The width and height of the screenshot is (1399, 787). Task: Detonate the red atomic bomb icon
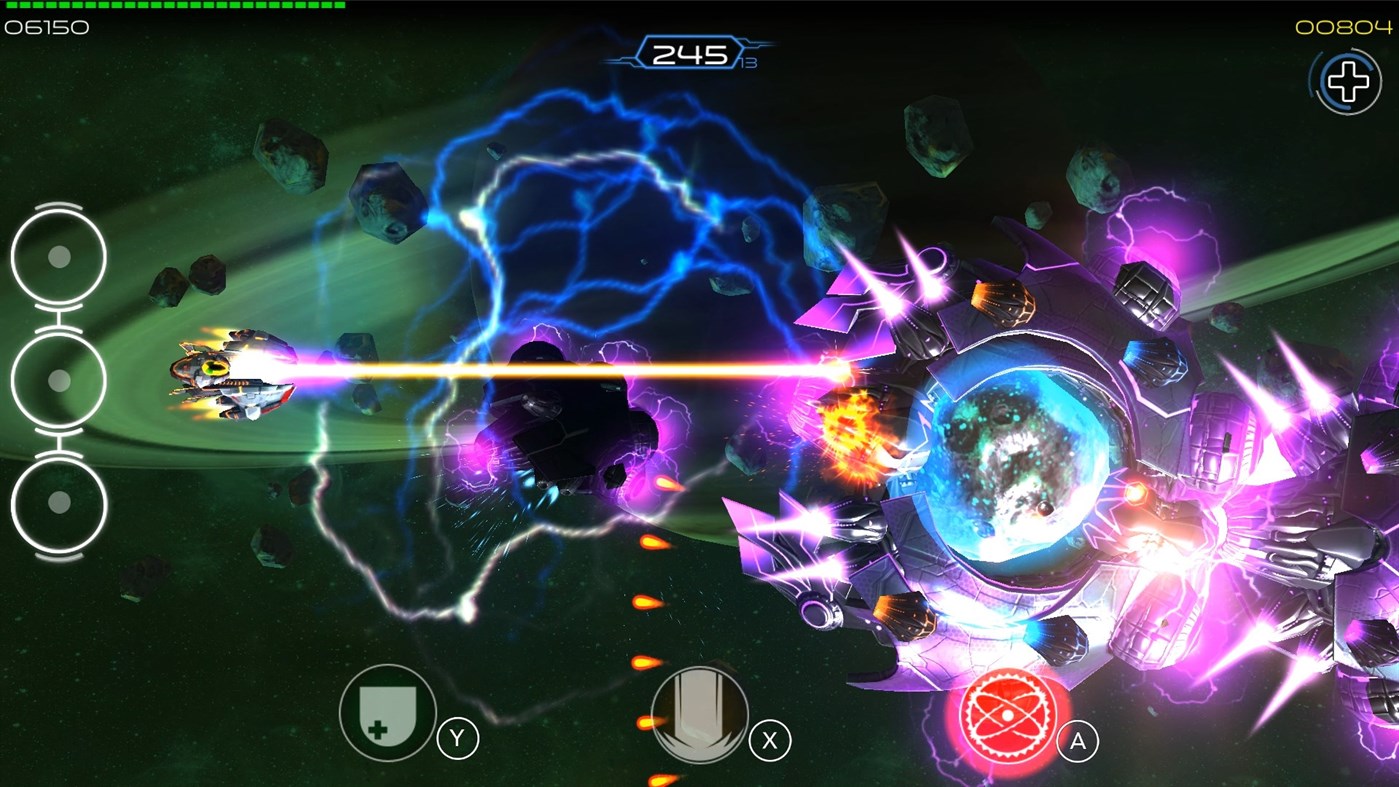coord(1012,716)
